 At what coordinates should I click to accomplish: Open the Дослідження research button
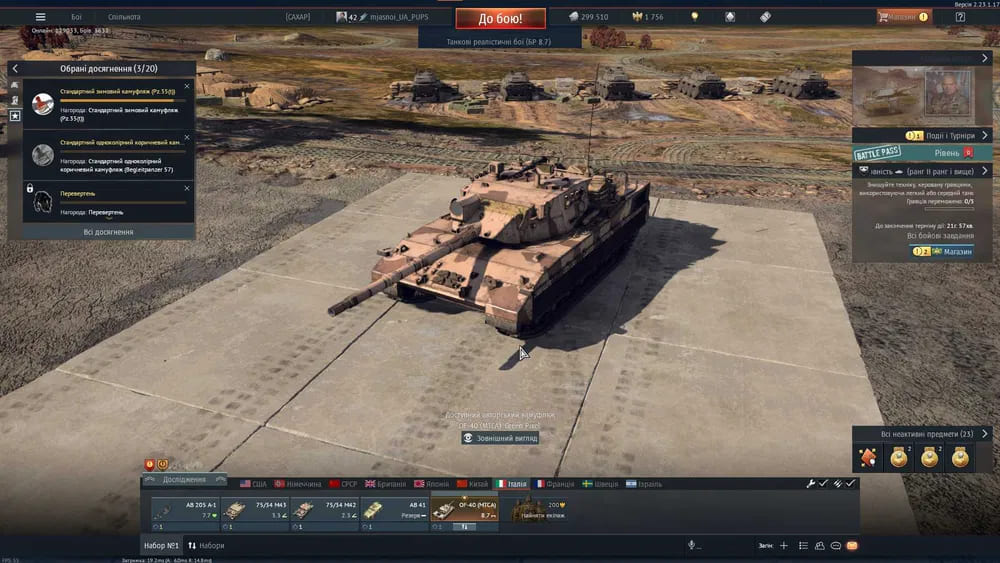coord(183,479)
